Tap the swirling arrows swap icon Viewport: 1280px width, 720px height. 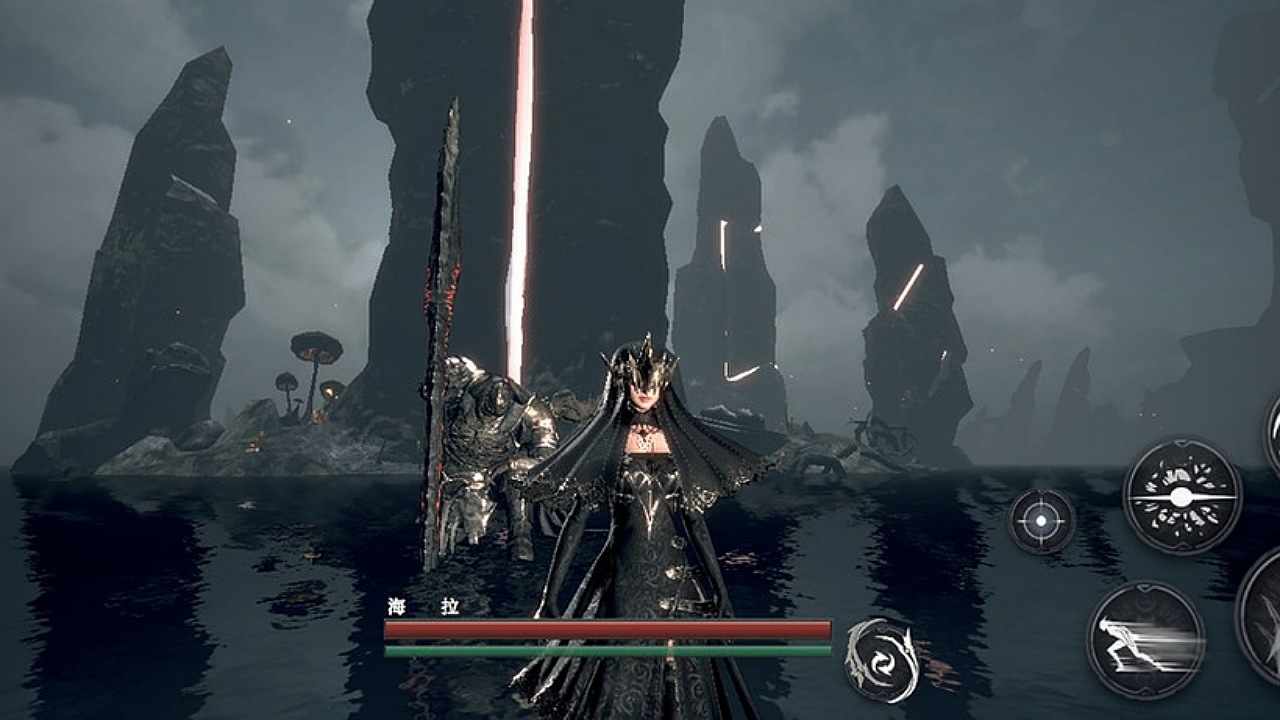[881, 660]
